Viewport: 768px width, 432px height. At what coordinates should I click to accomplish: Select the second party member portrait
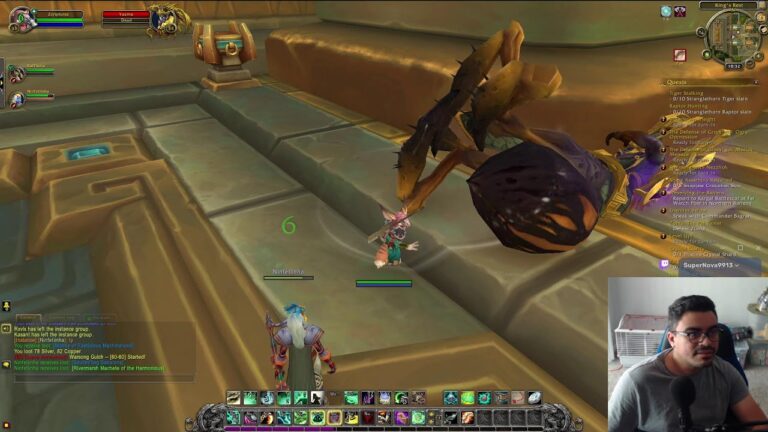(x=16, y=98)
